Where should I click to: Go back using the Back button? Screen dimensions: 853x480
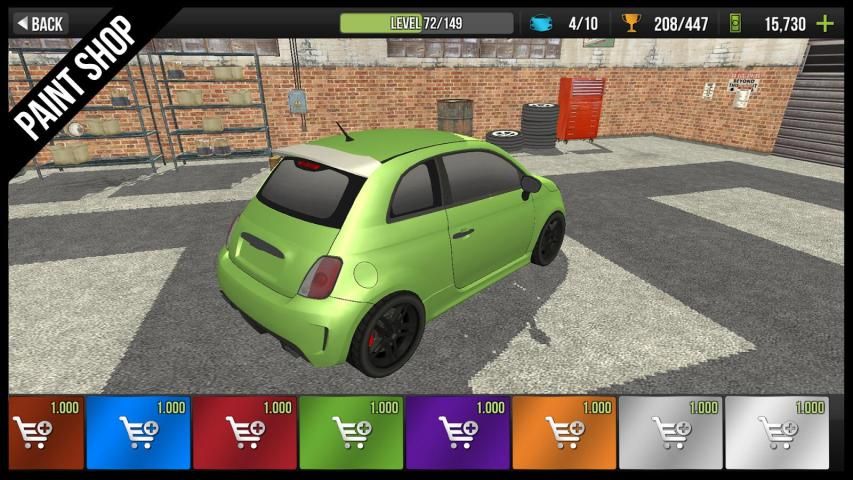(40, 23)
